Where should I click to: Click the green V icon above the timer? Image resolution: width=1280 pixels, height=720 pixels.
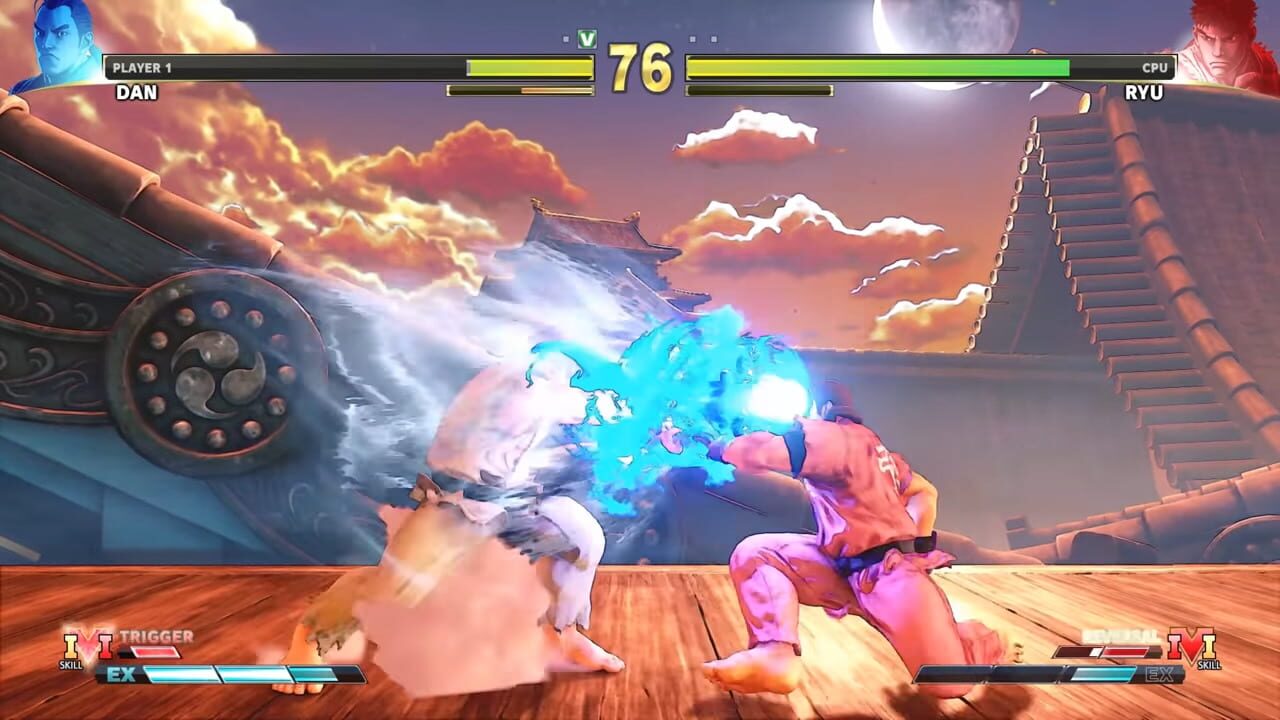(587, 37)
